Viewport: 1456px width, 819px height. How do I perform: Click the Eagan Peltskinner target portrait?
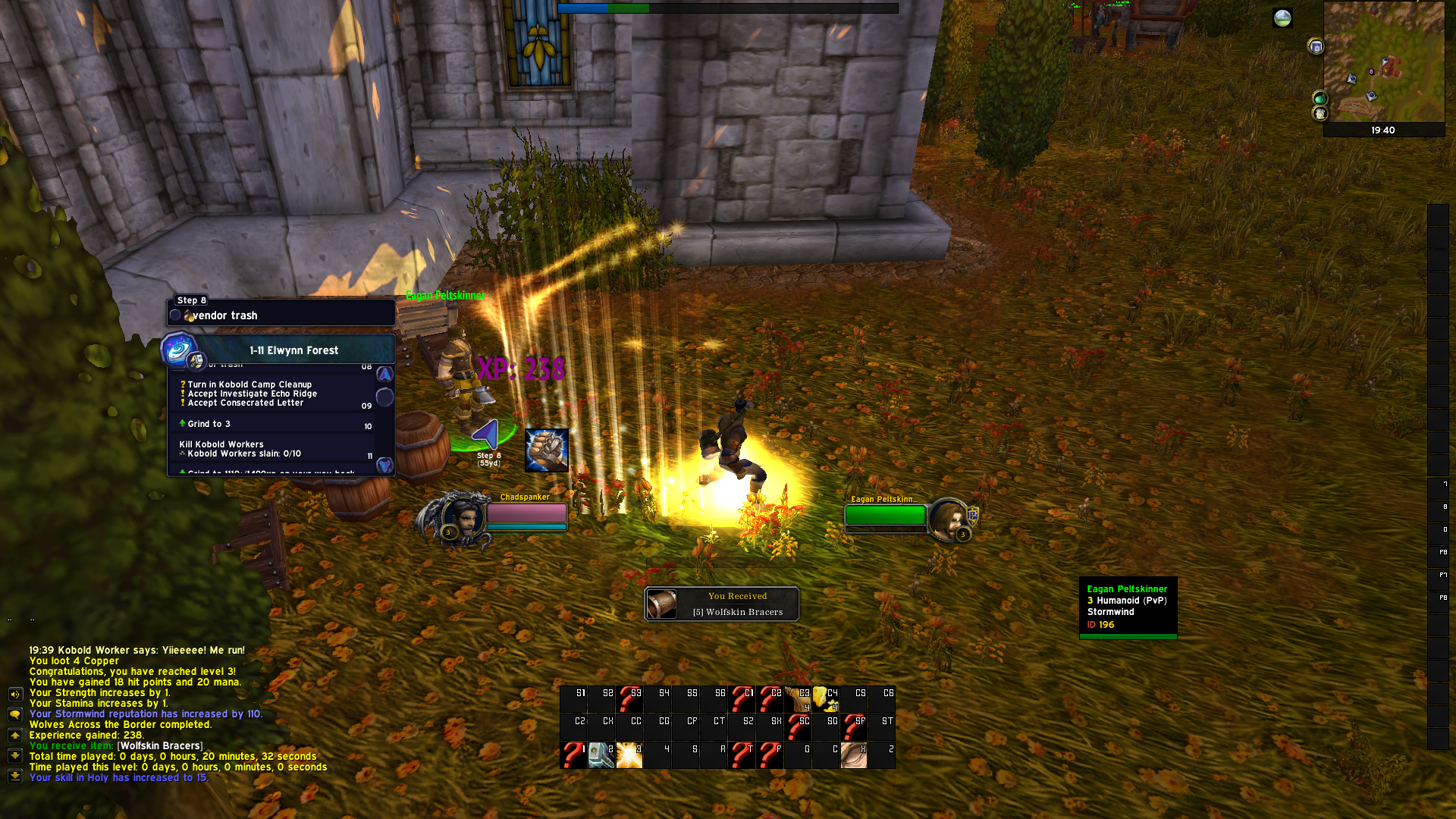pos(947,519)
